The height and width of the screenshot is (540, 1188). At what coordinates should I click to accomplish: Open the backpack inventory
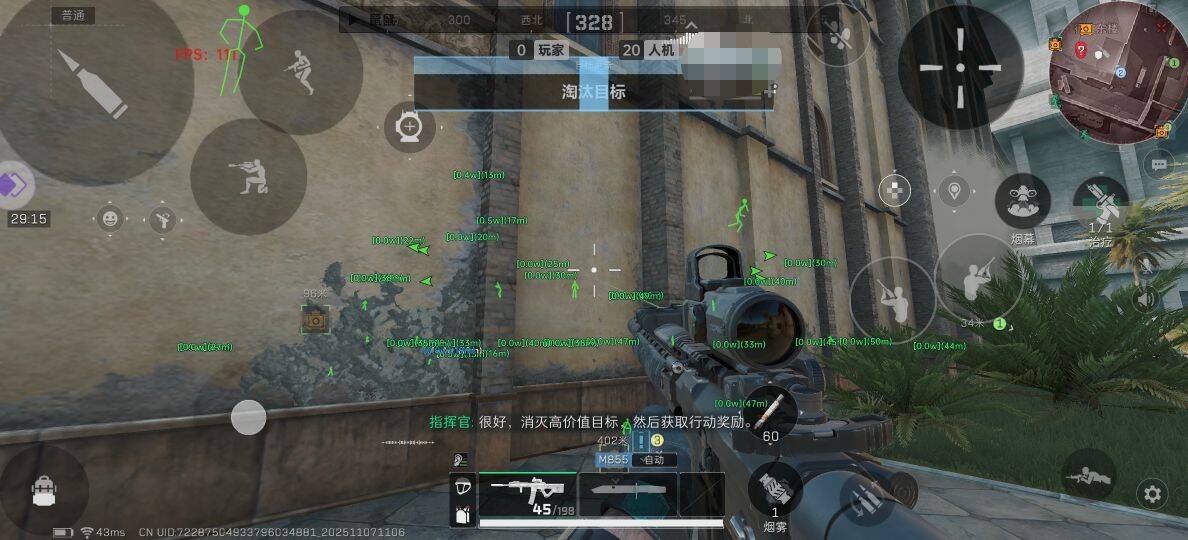tap(44, 490)
